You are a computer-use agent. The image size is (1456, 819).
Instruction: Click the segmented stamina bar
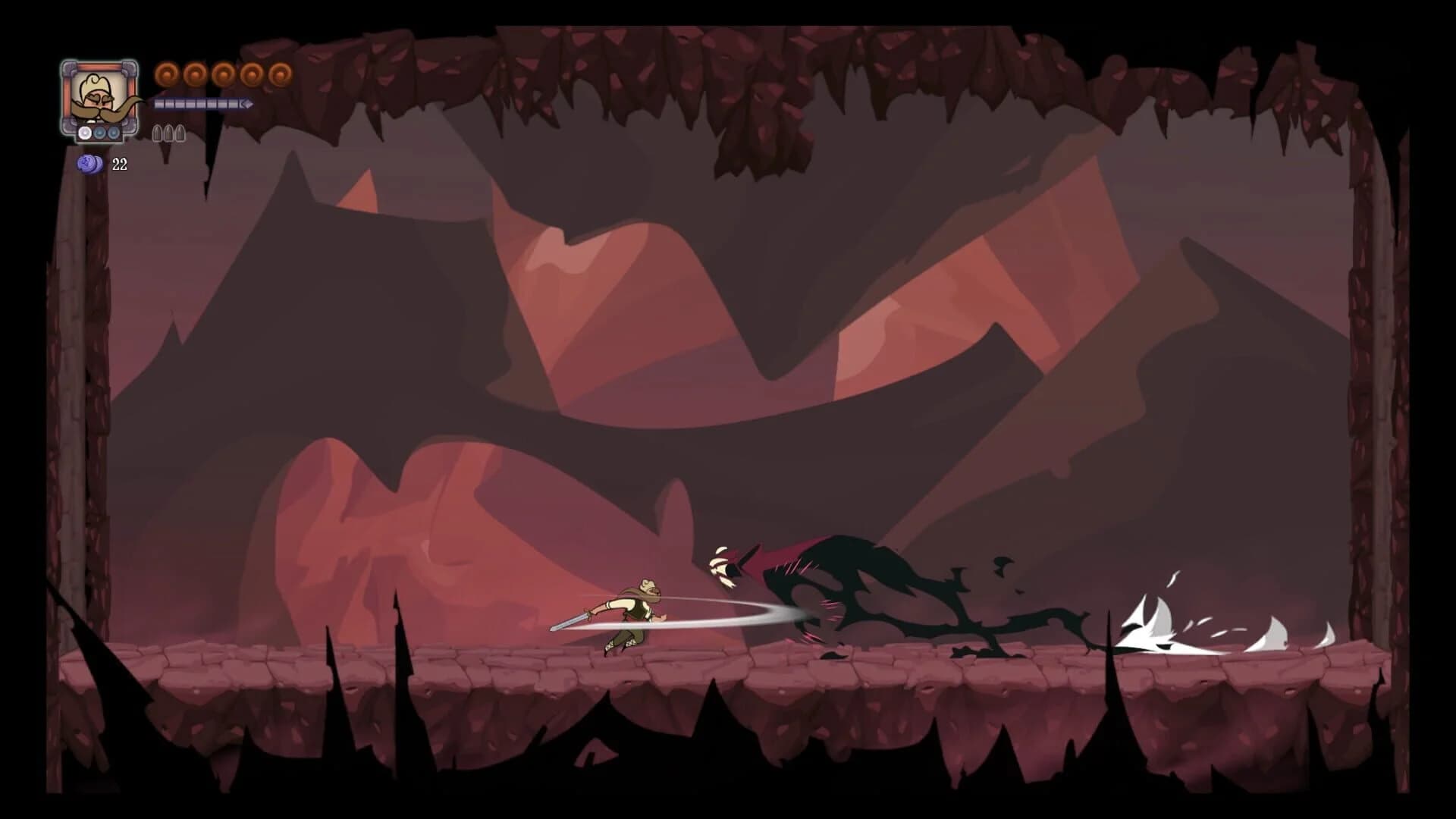point(197,104)
